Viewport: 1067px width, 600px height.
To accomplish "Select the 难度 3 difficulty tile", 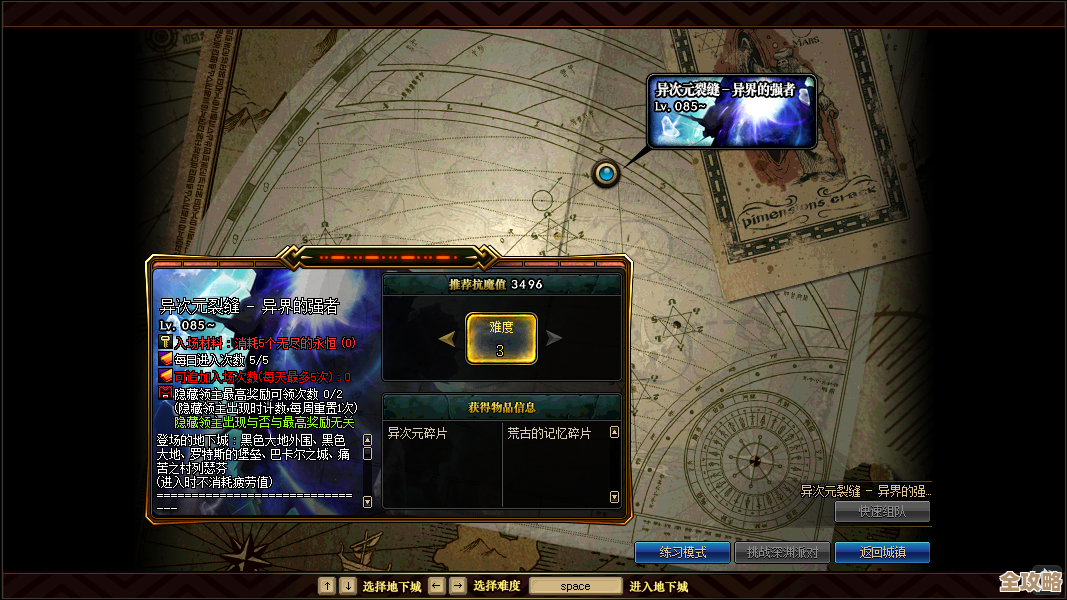I will [501, 338].
